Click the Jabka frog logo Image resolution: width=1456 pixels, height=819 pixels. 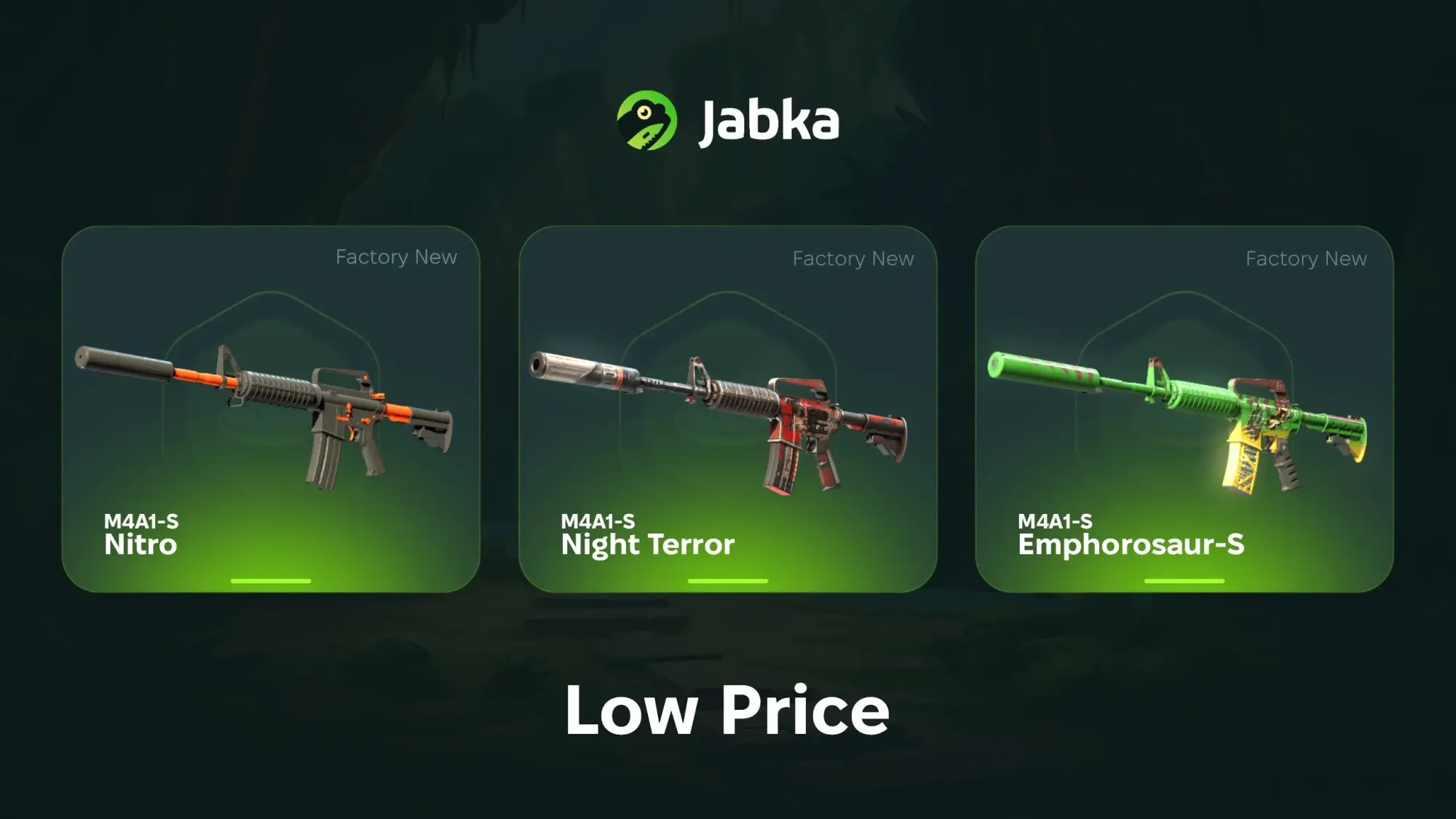(x=646, y=120)
